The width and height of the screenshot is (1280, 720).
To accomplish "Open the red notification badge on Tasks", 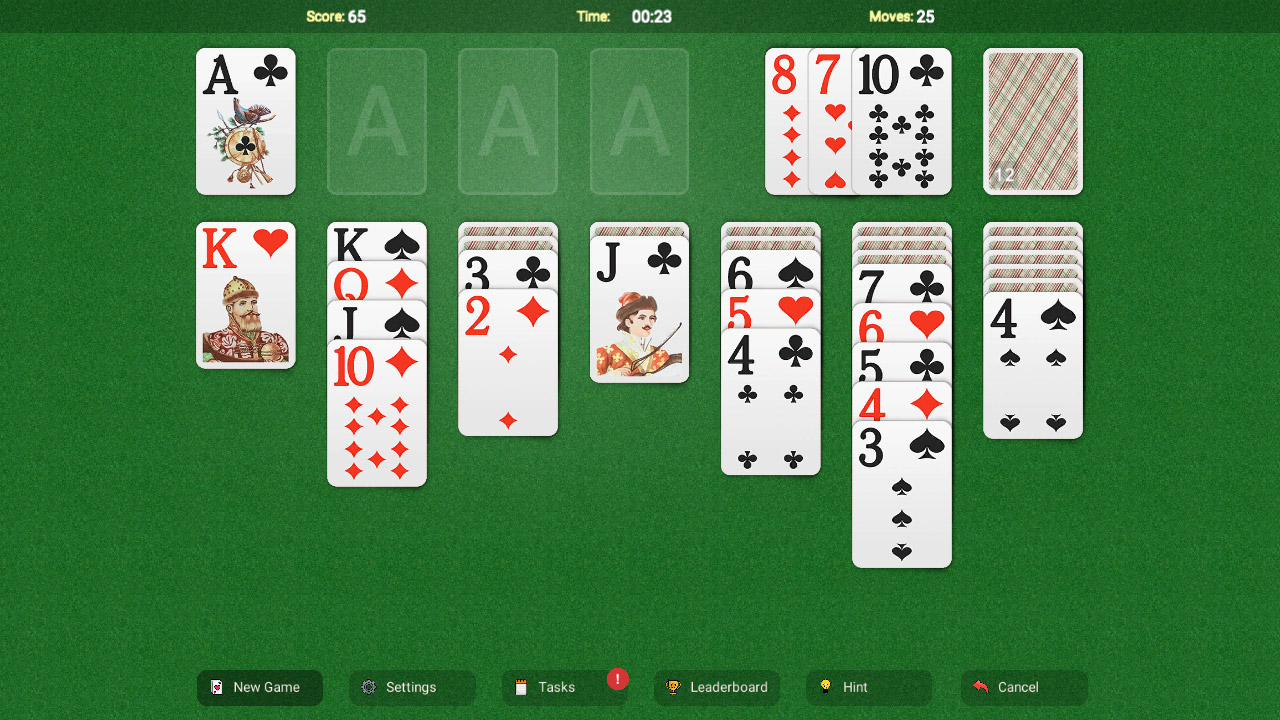I will coord(618,679).
